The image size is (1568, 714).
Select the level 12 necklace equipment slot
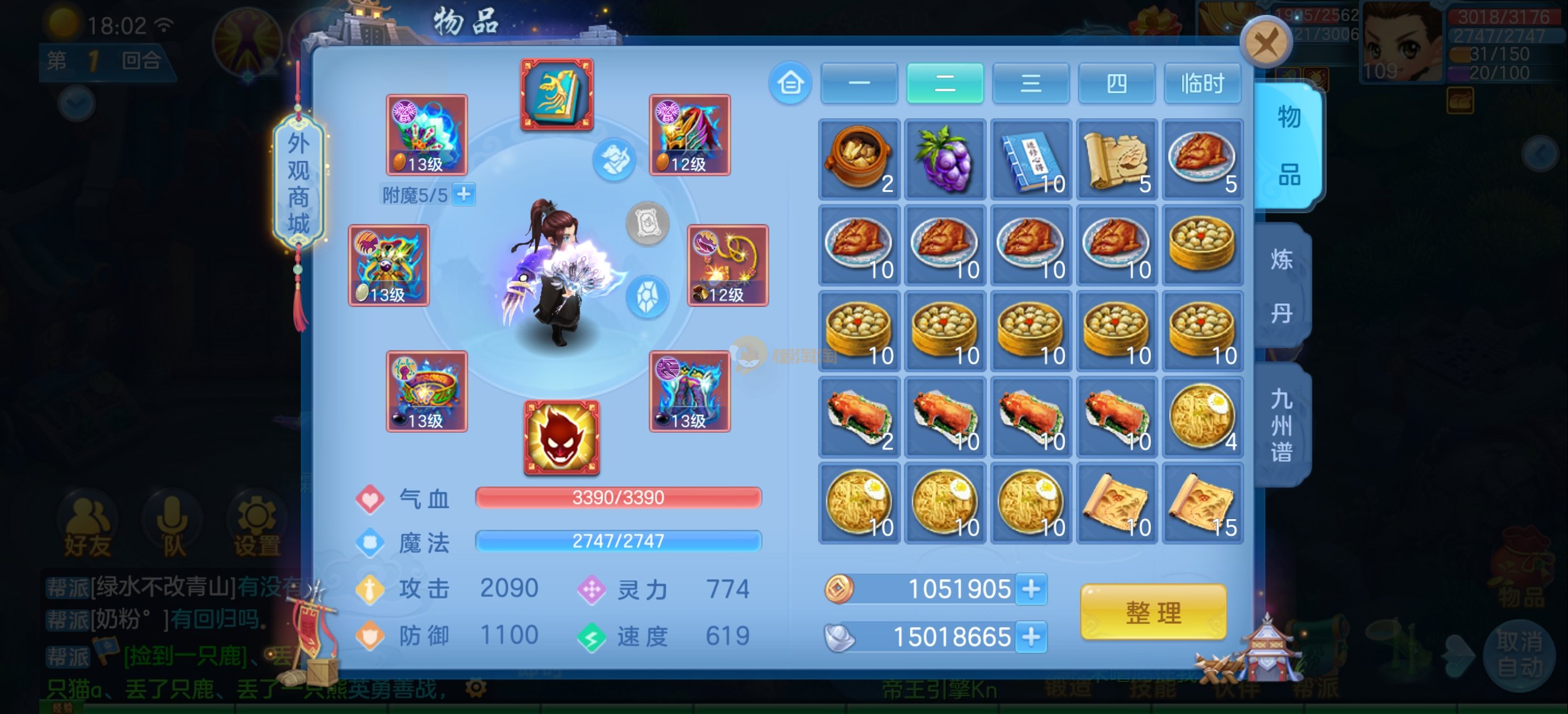(728, 265)
